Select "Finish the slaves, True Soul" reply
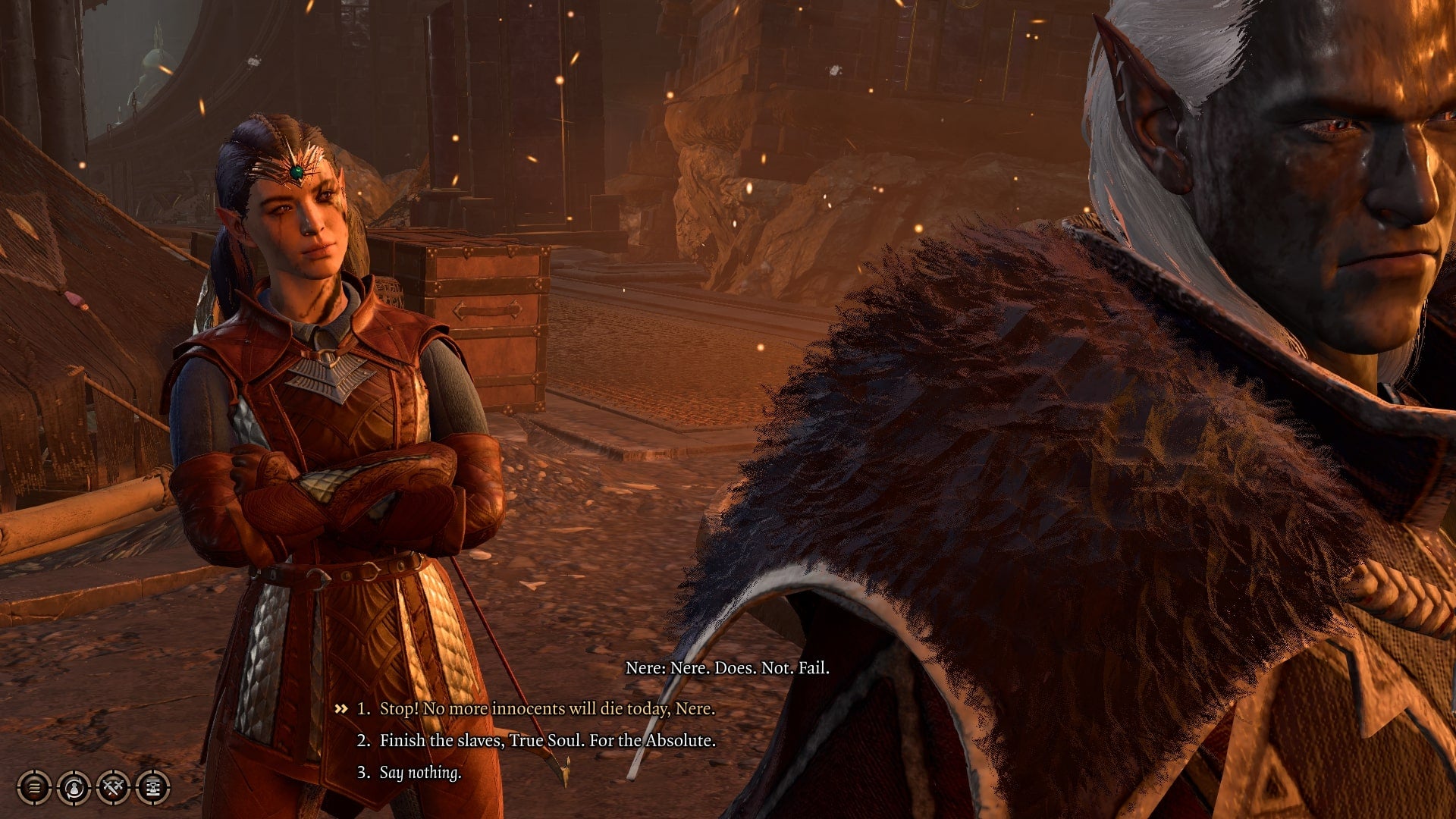 click(547, 740)
